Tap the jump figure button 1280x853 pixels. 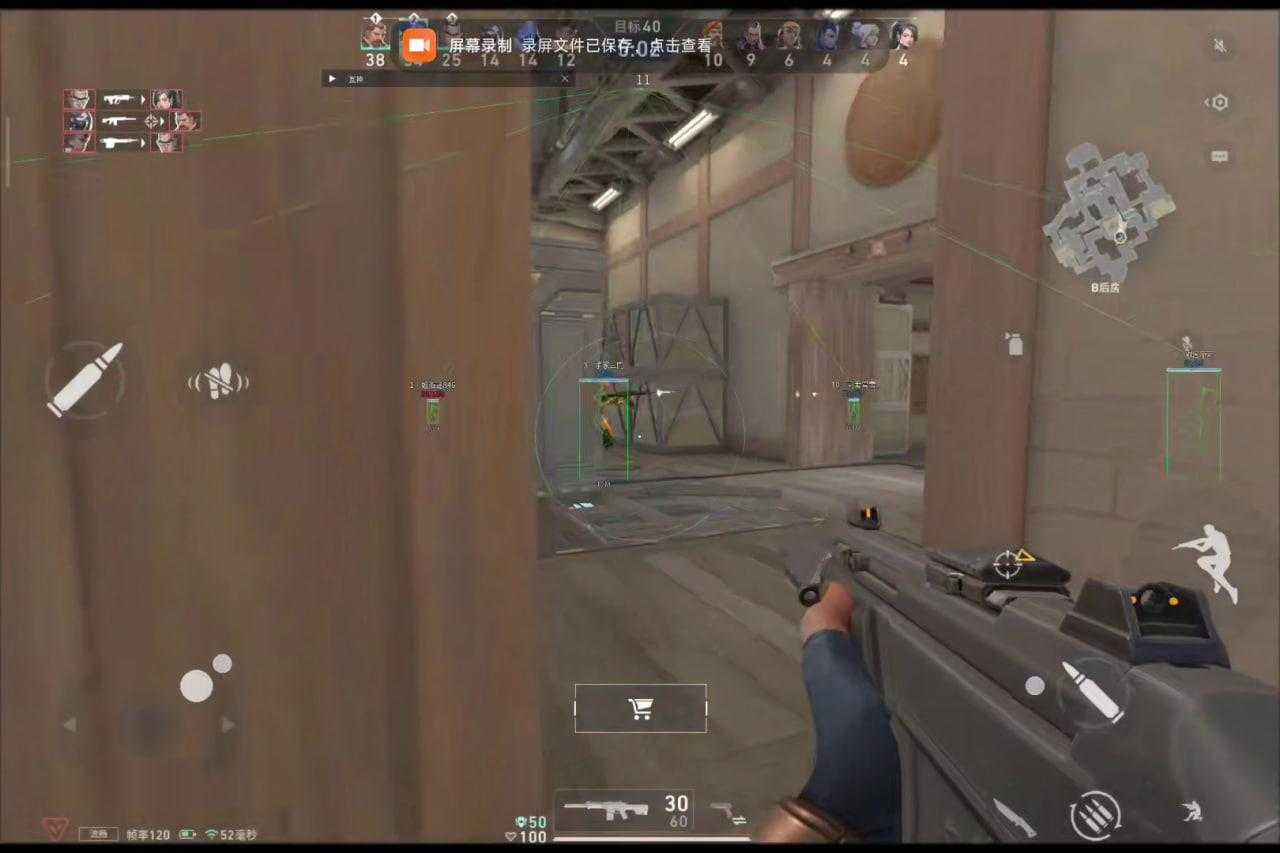click(x=1207, y=560)
